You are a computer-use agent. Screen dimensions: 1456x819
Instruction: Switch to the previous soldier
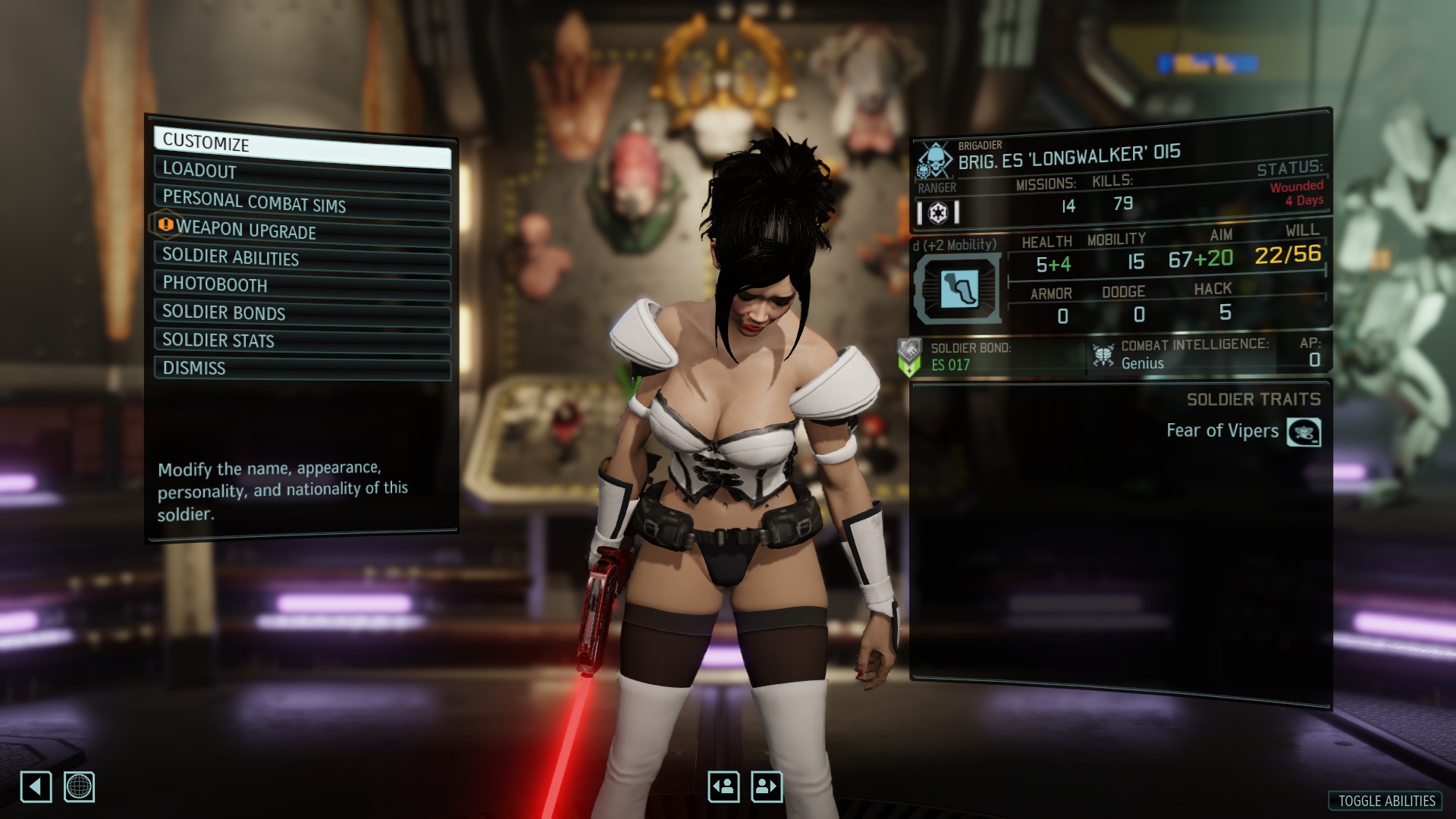(723, 786)
